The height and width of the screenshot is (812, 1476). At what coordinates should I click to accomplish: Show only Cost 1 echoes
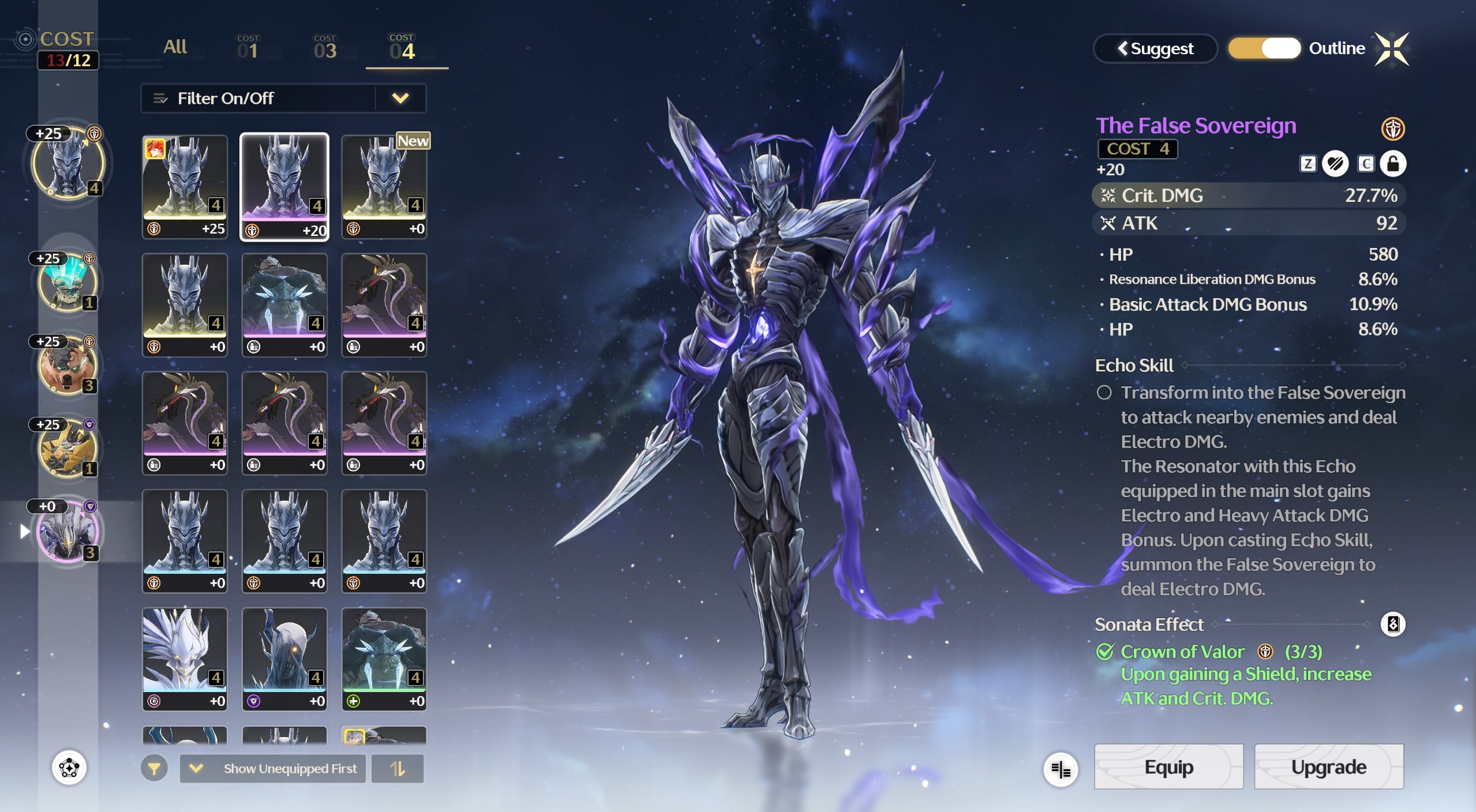[x=248, y=48]
